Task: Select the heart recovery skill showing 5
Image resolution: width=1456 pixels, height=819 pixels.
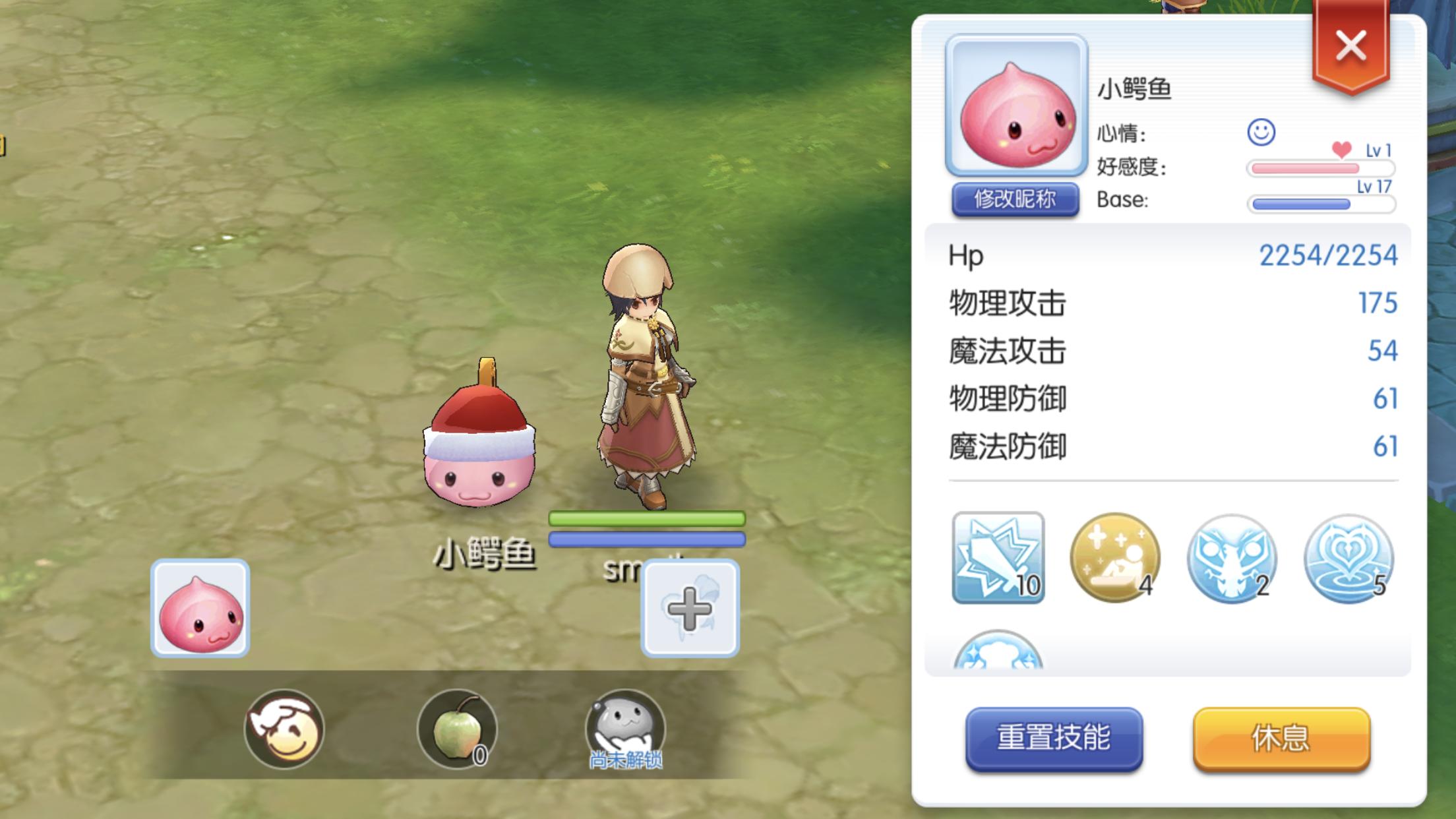Action: click(1349, 557)
